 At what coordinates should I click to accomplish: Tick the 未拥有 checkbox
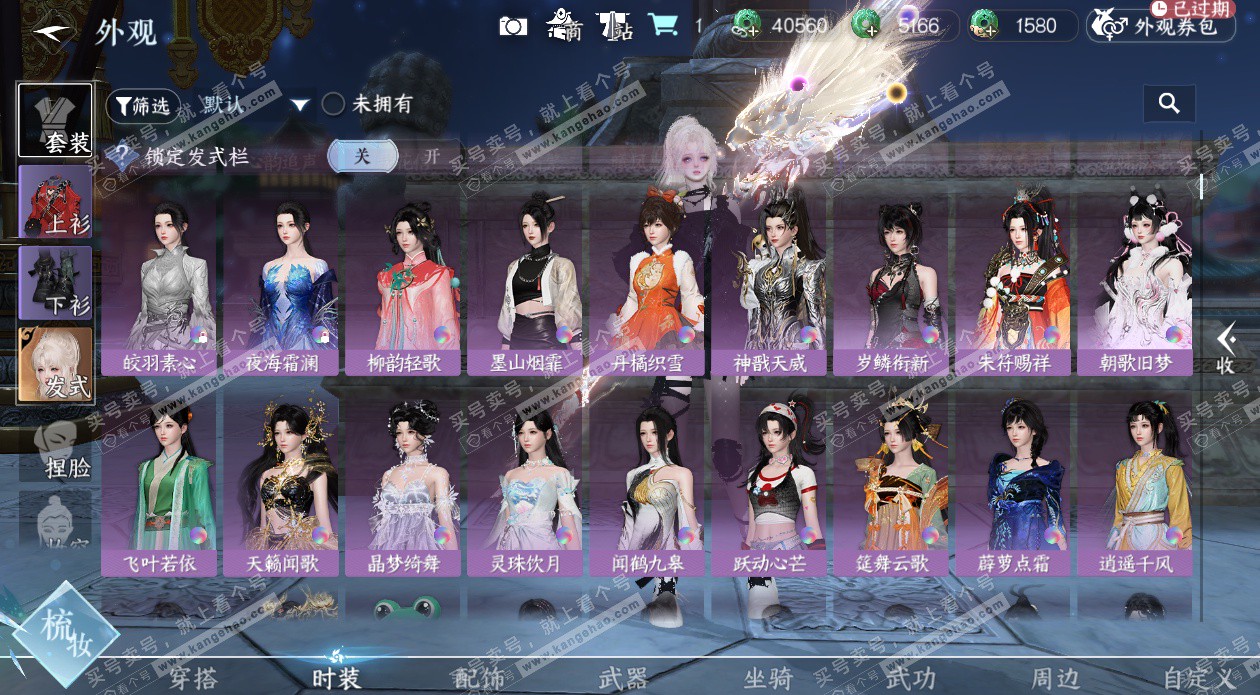[x=333, y=104]
